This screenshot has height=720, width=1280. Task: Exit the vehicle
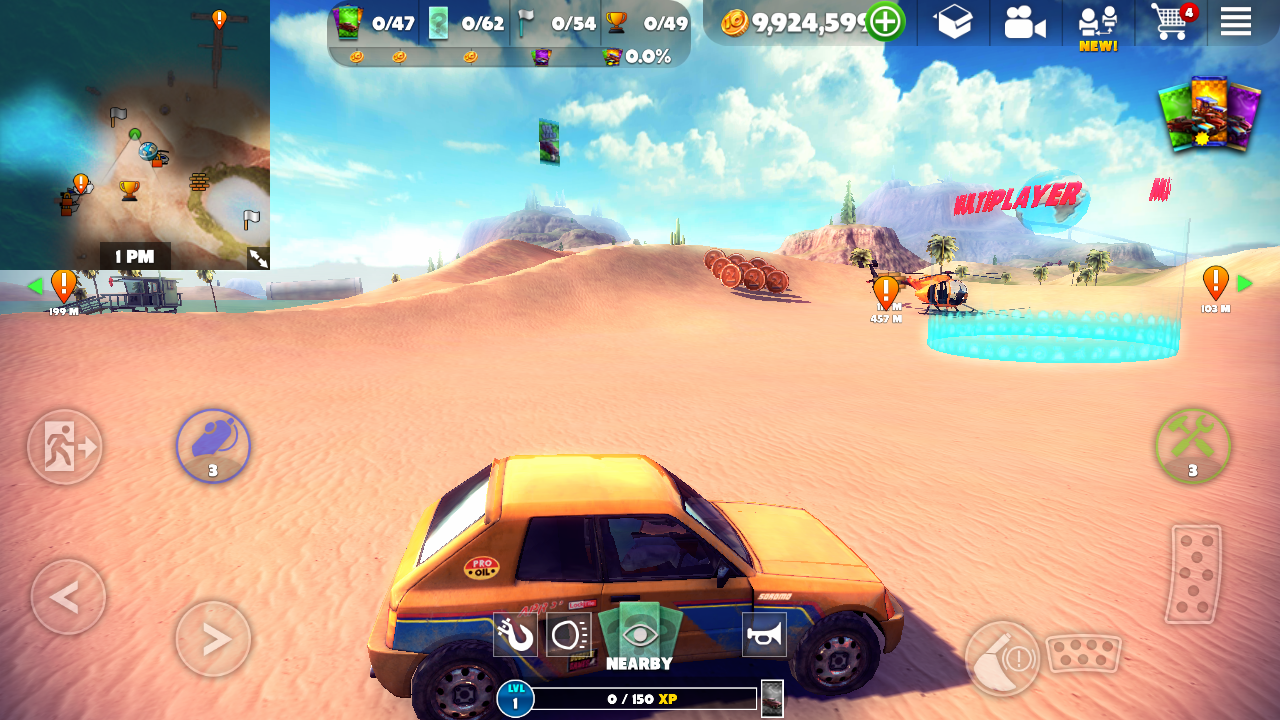coord(65,447)
